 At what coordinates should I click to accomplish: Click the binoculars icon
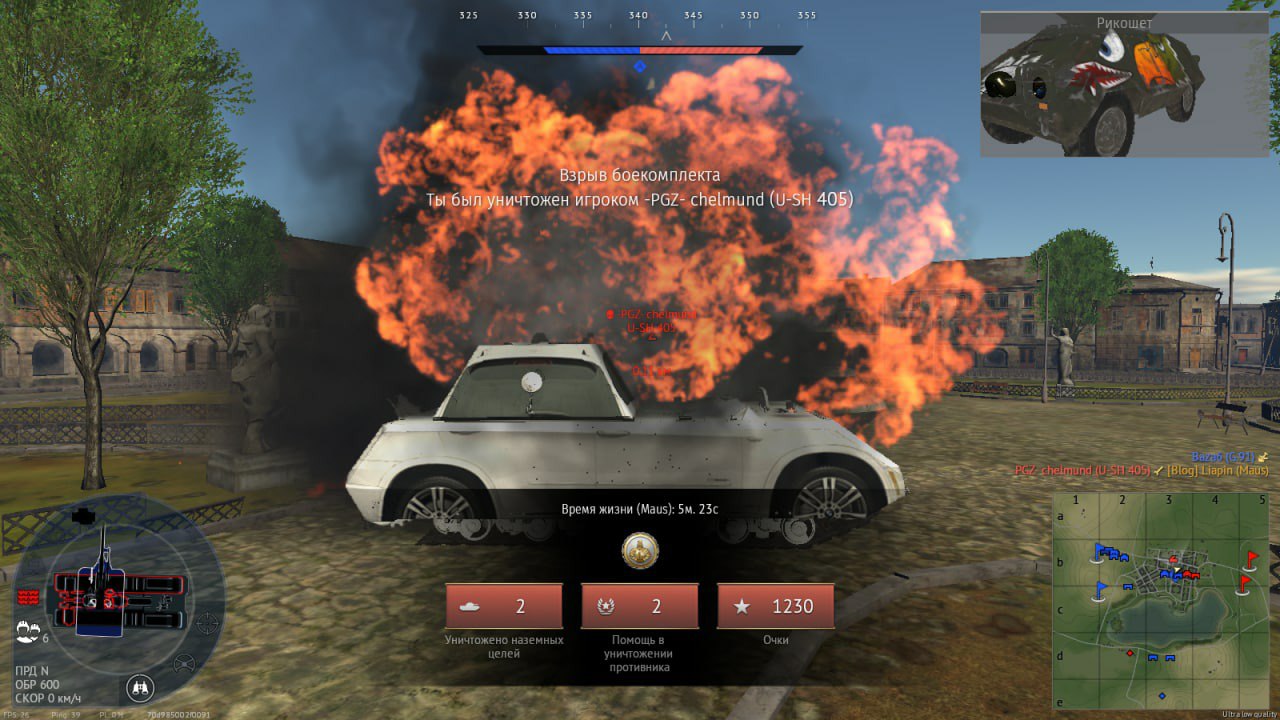141,687
